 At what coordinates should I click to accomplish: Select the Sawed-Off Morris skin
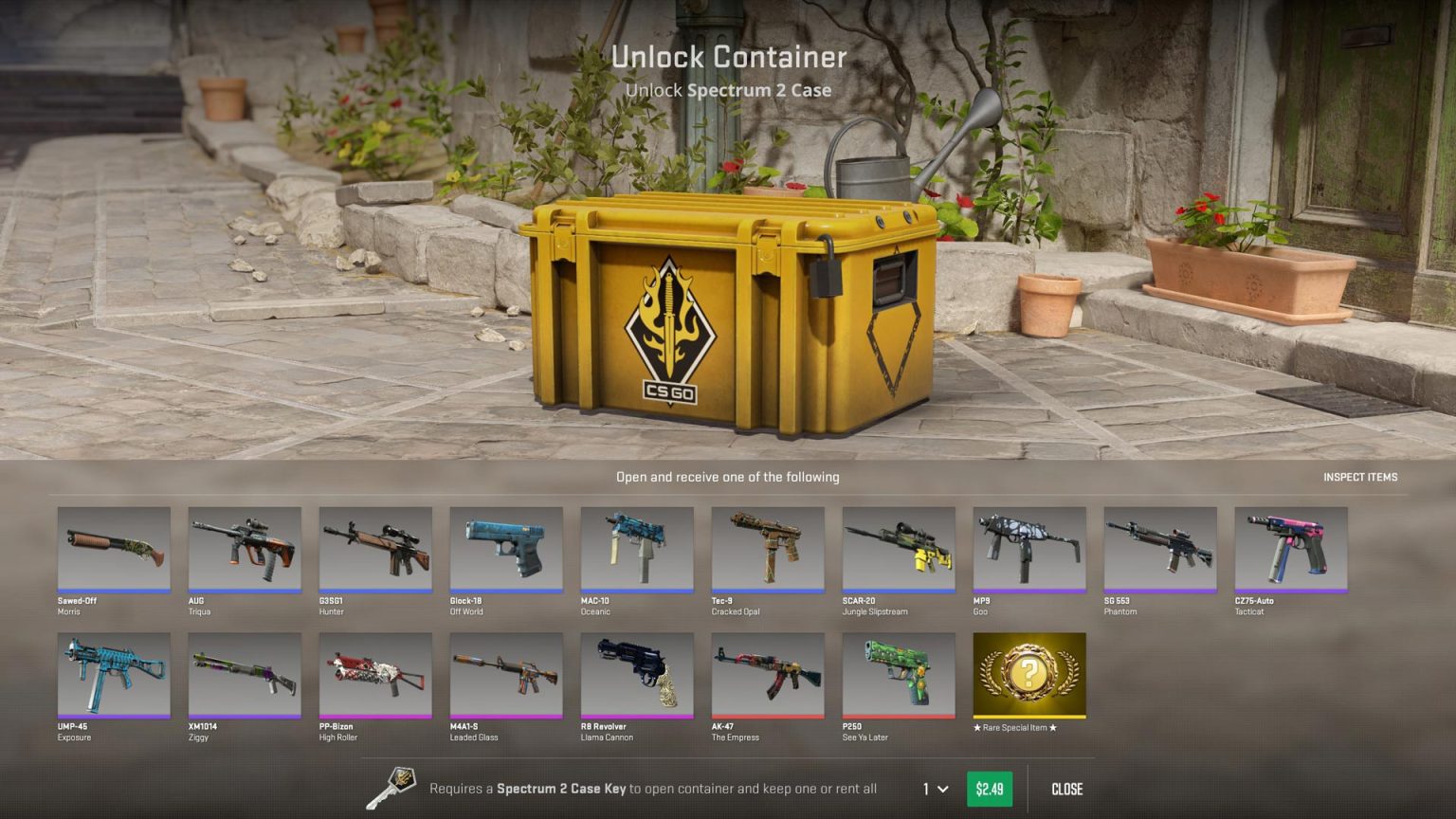[113, 550]
